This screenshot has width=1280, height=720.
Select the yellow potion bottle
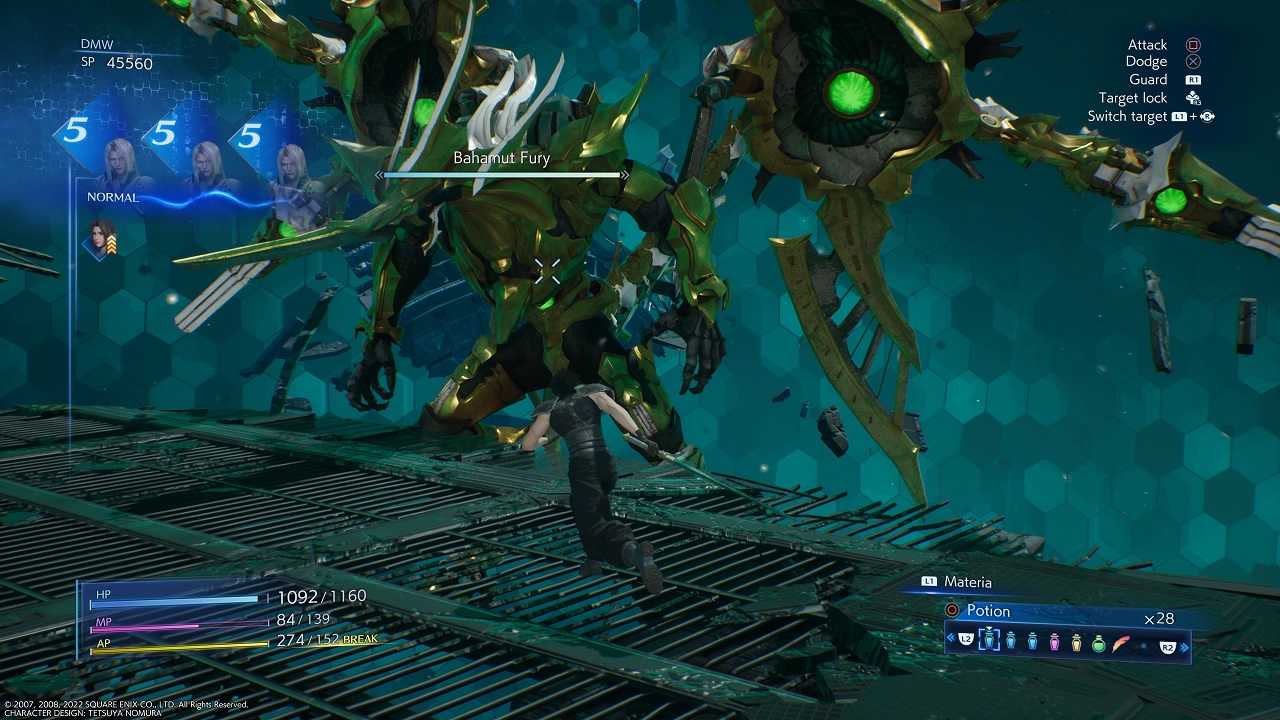(1077, 643)
